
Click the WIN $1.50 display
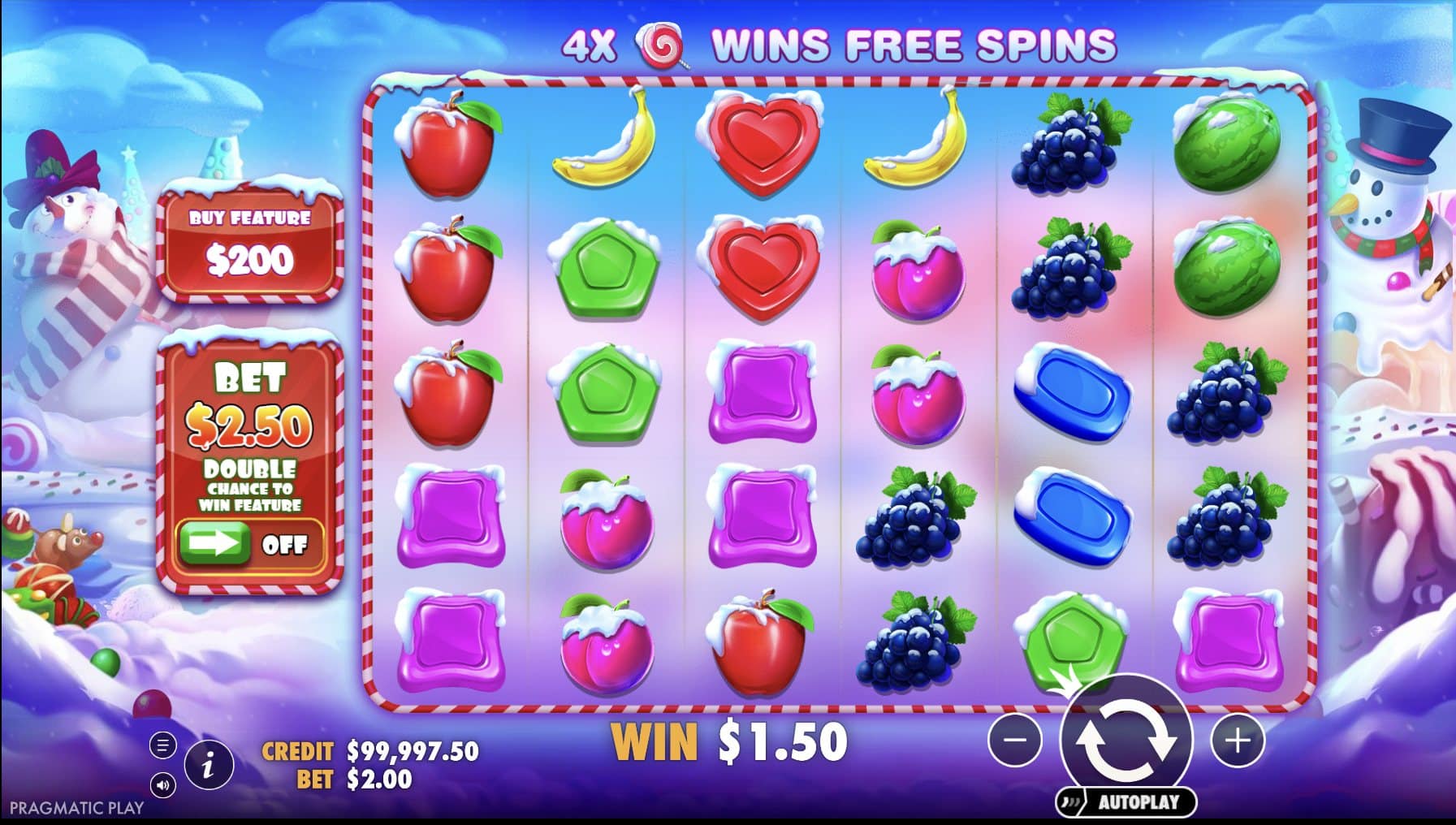[x=731, y=738]
